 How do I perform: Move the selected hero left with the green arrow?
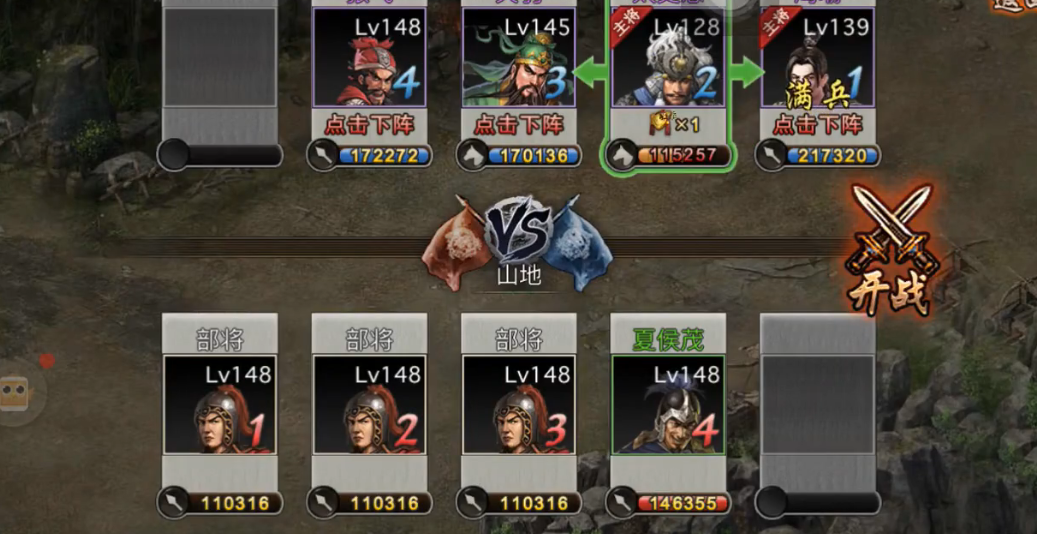tap(592, 72)
